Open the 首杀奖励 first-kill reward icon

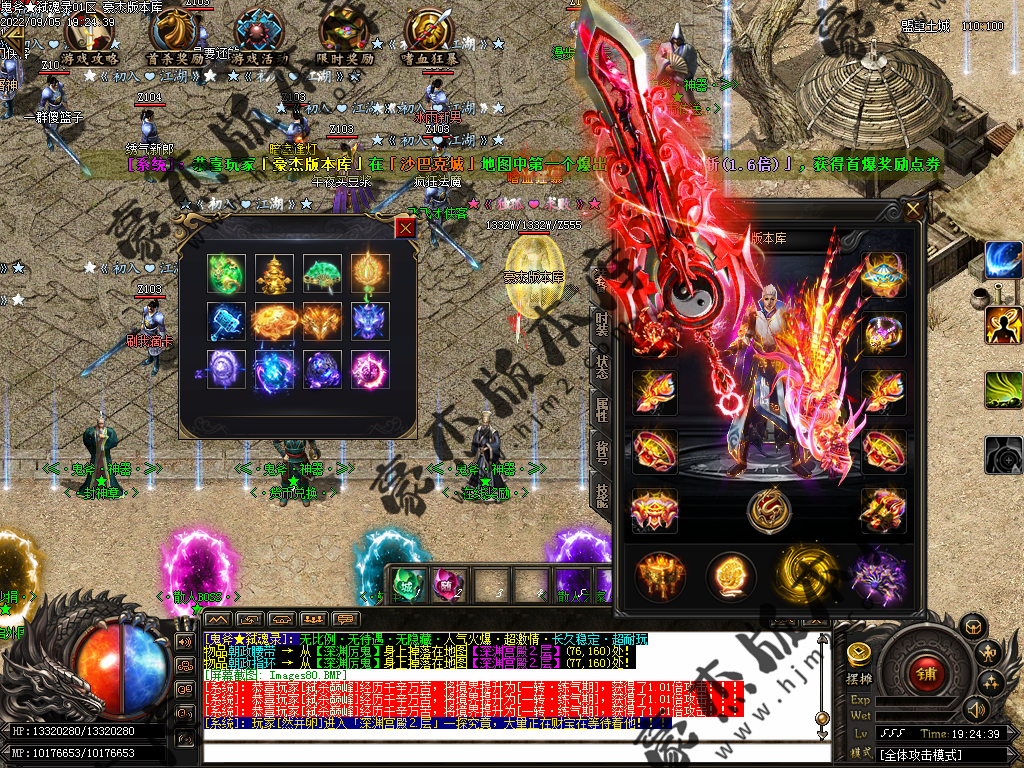pos(175,38)
